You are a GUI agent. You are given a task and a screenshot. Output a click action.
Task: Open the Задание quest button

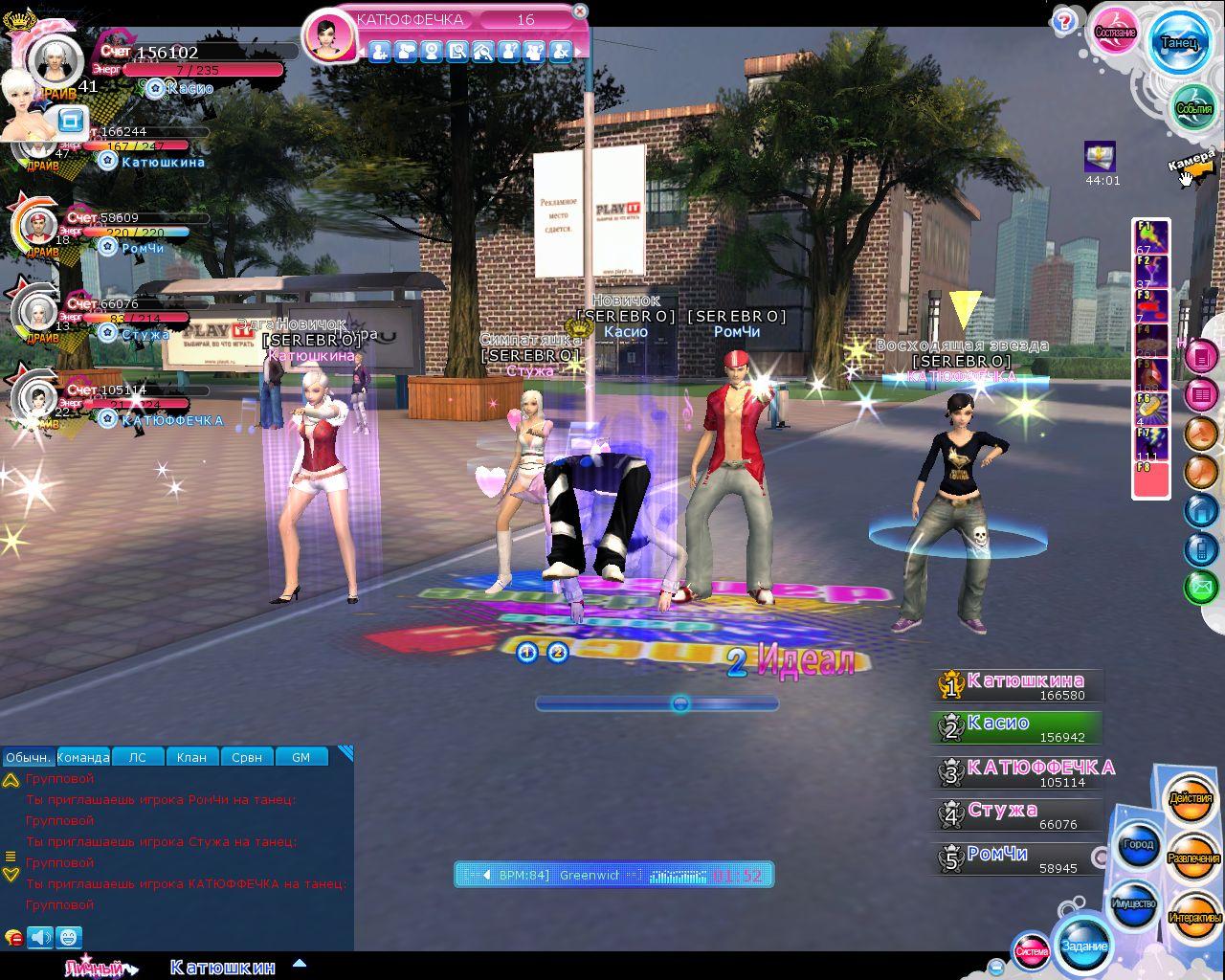pos(1084,945)
